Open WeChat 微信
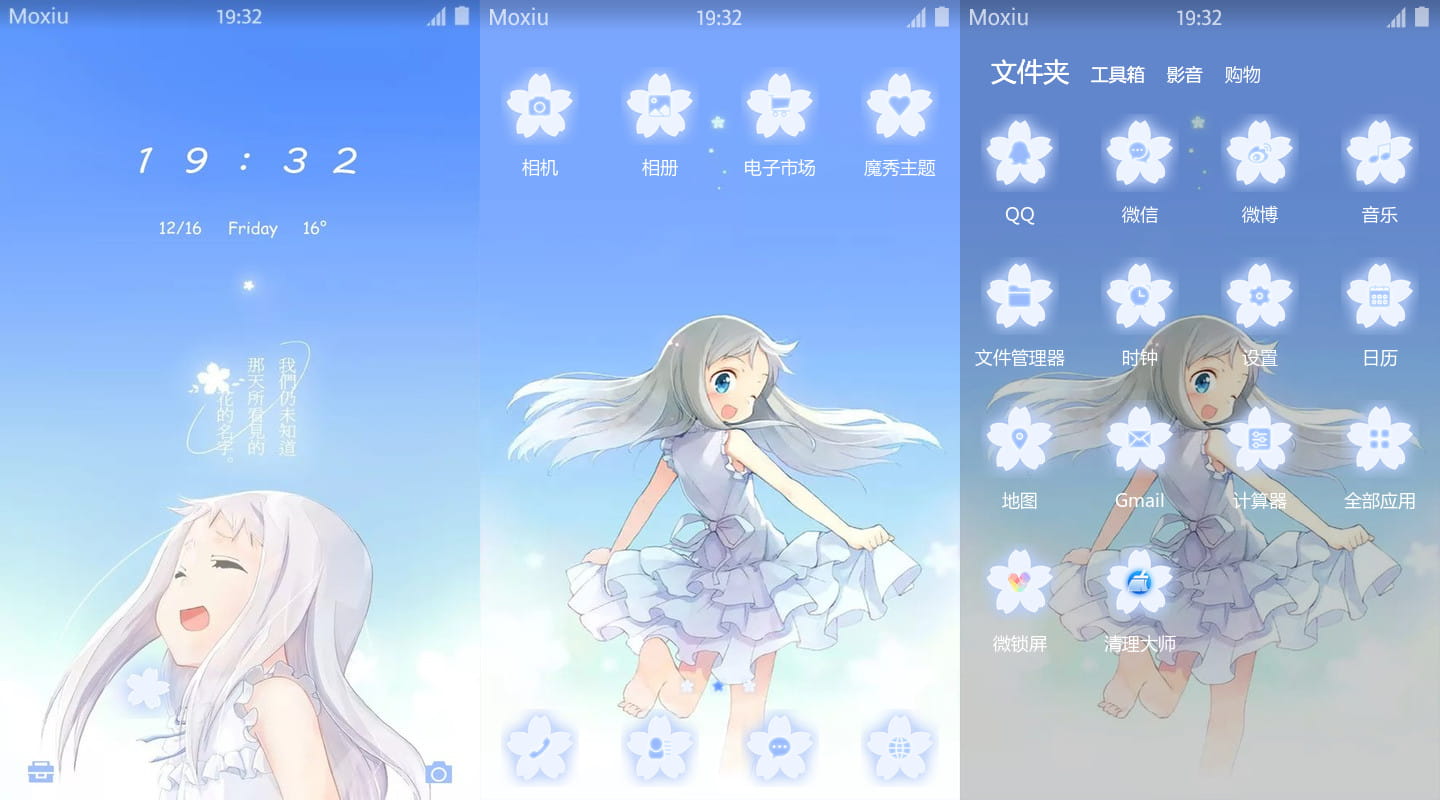Screen dimensions: 1440x800 (x=1139, y=150)
